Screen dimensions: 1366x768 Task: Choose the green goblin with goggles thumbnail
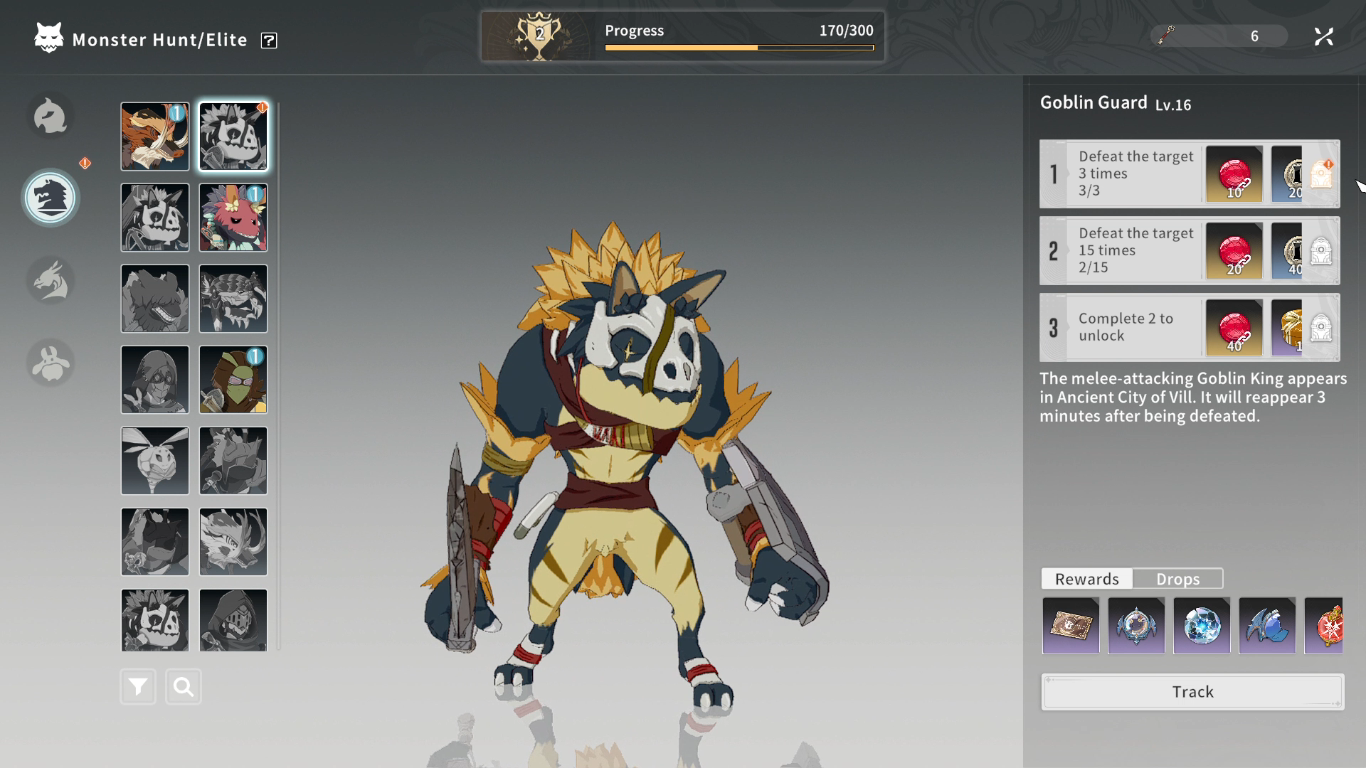click(233, 379)
